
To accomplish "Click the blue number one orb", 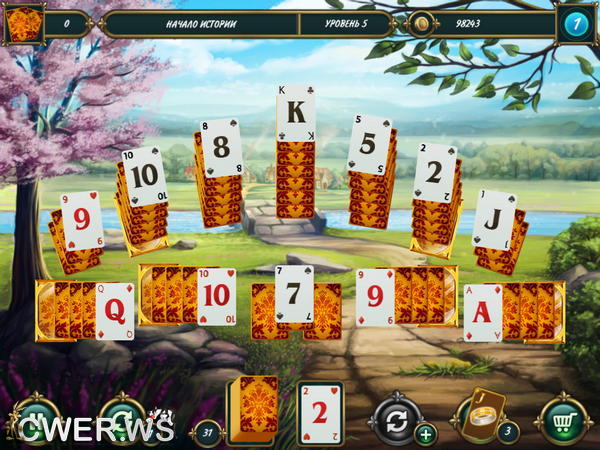I will (575, 24).
